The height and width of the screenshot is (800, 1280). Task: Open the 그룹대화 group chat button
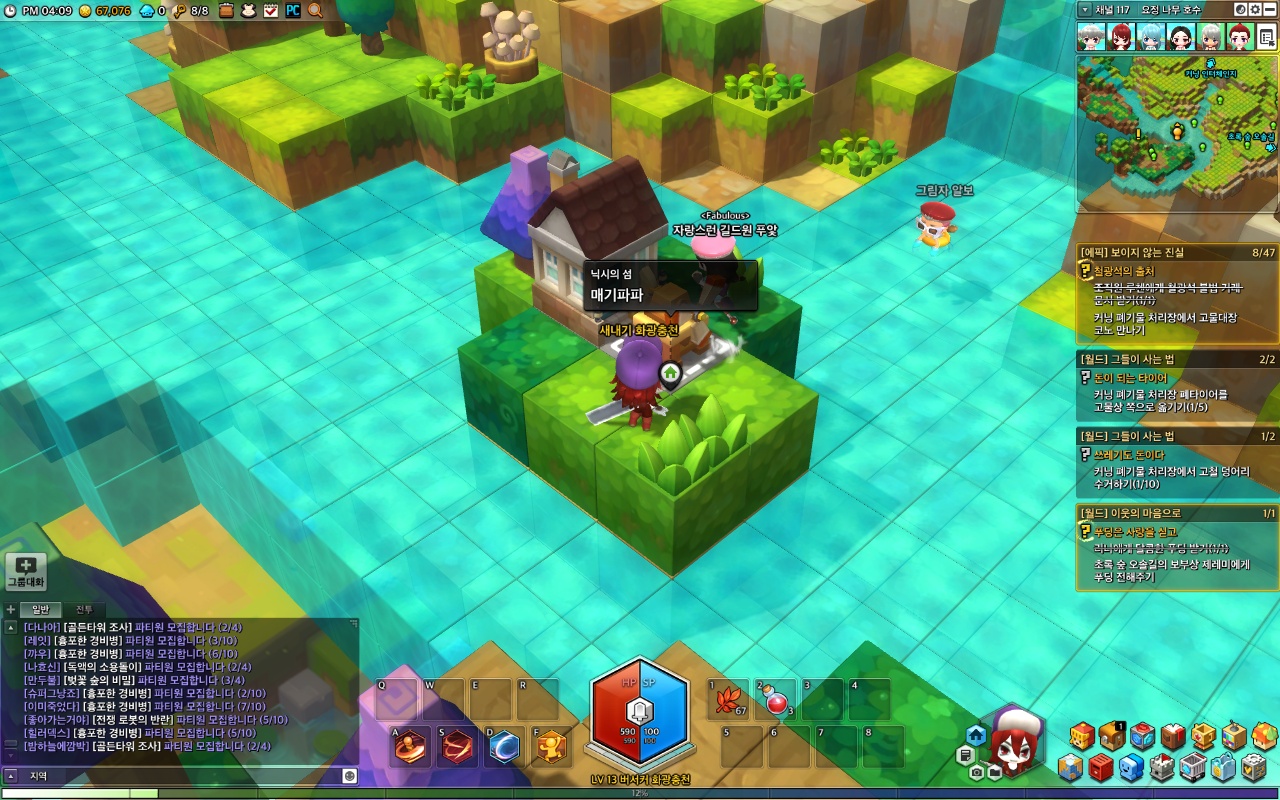click(x=26, y=571)
